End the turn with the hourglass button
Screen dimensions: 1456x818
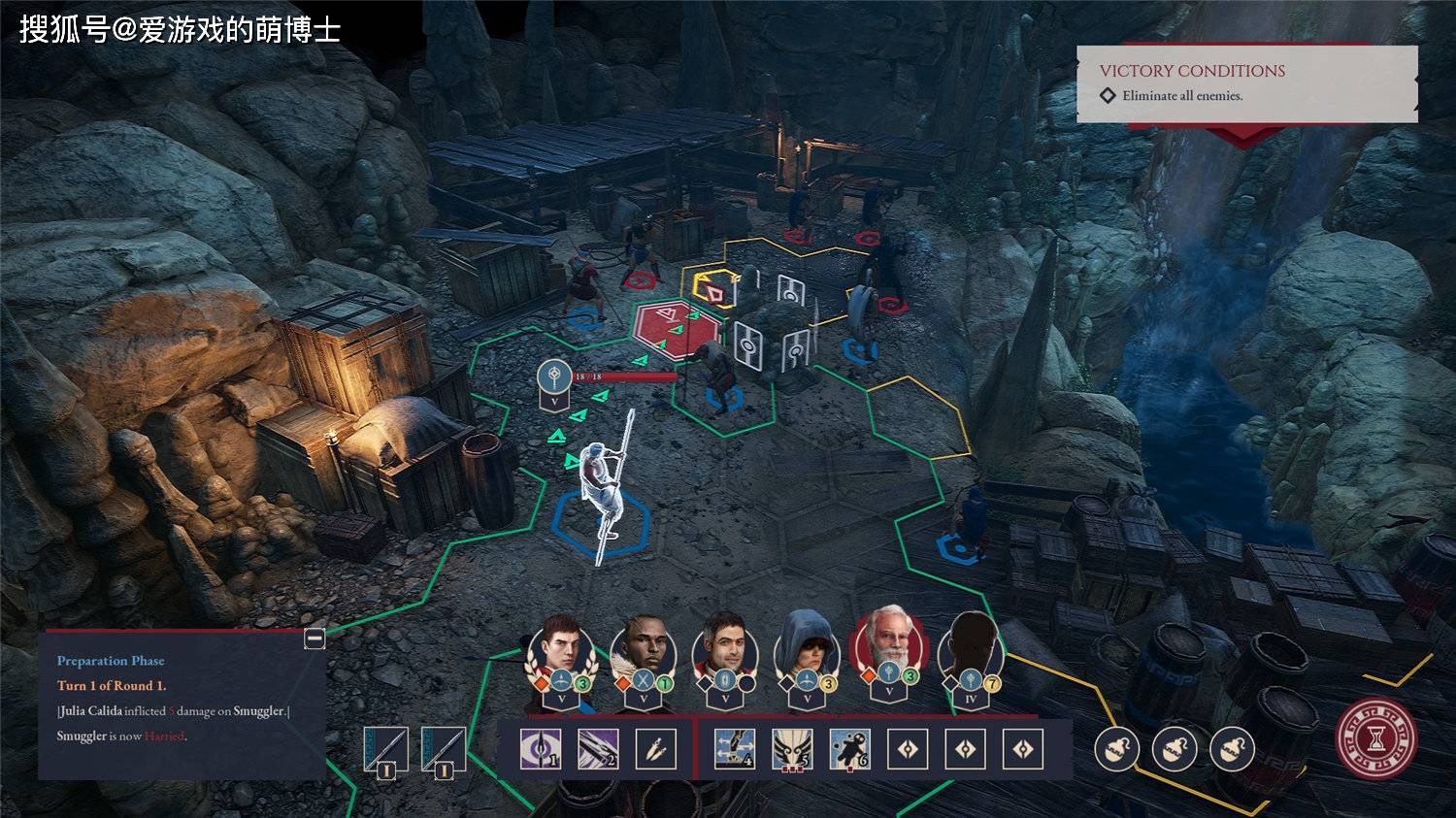(1375, 740)
